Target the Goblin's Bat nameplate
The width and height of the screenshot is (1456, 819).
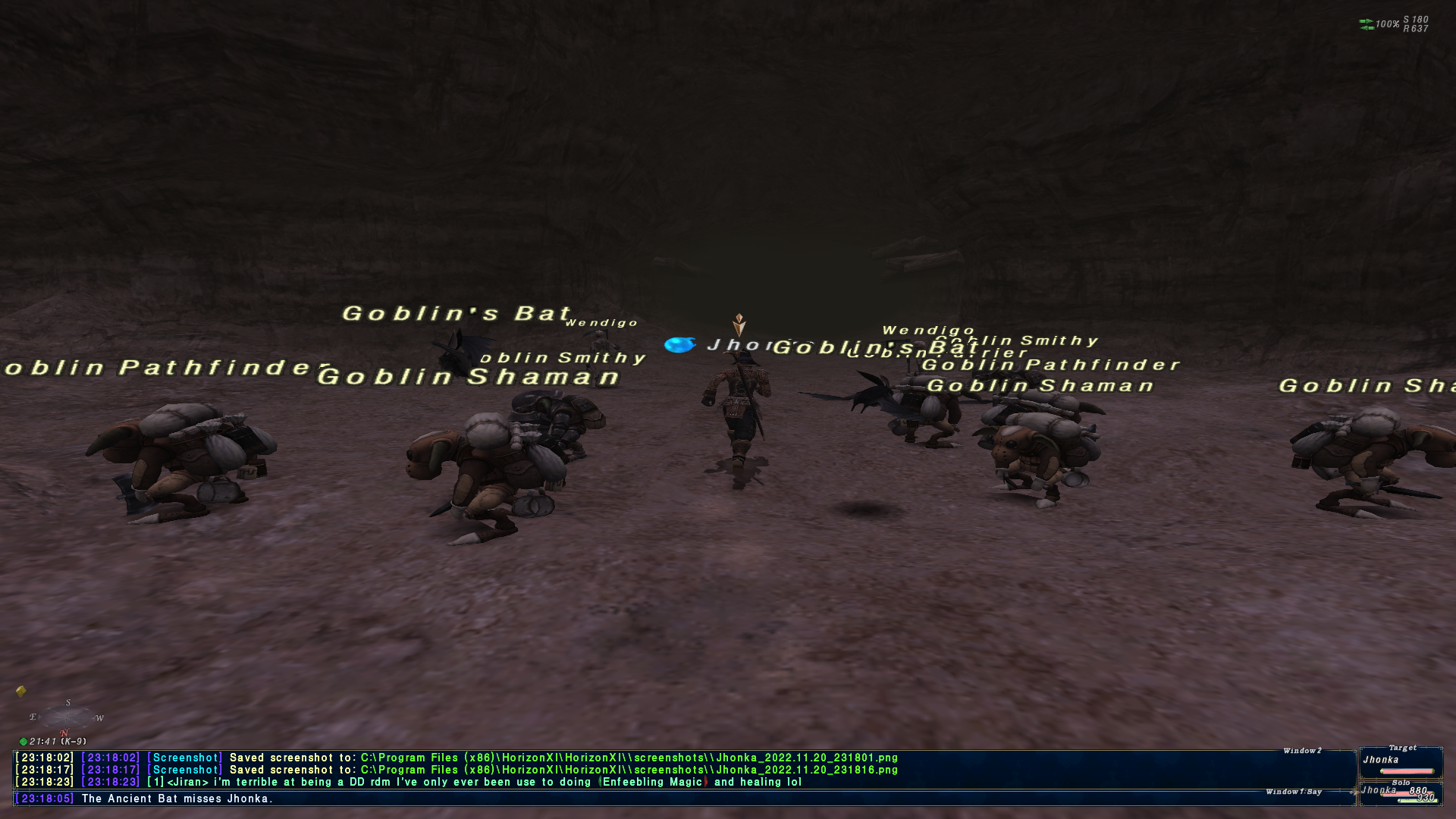[455, 313]
